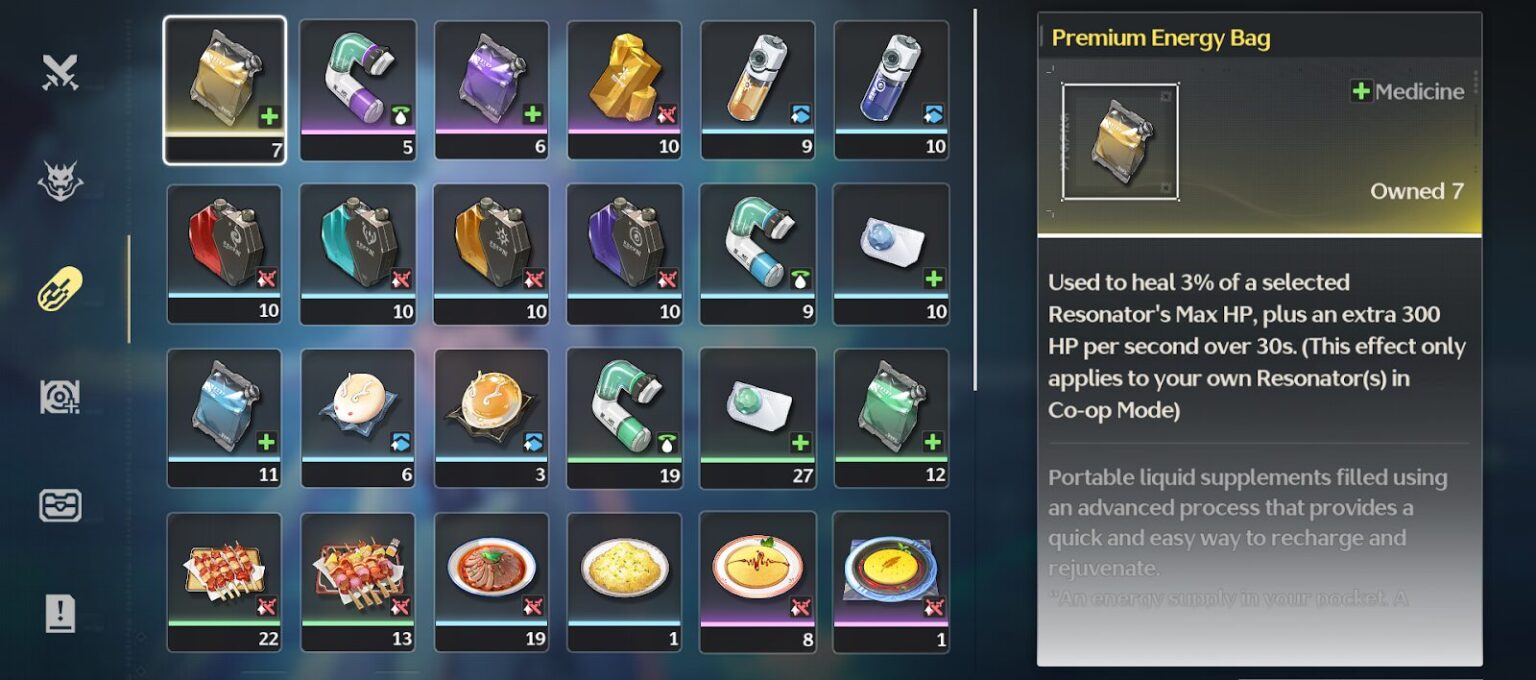Open the crossed swords weapons tab
Screen dimensions: 1536x680
pyautogui.click(x=60, y=72)
